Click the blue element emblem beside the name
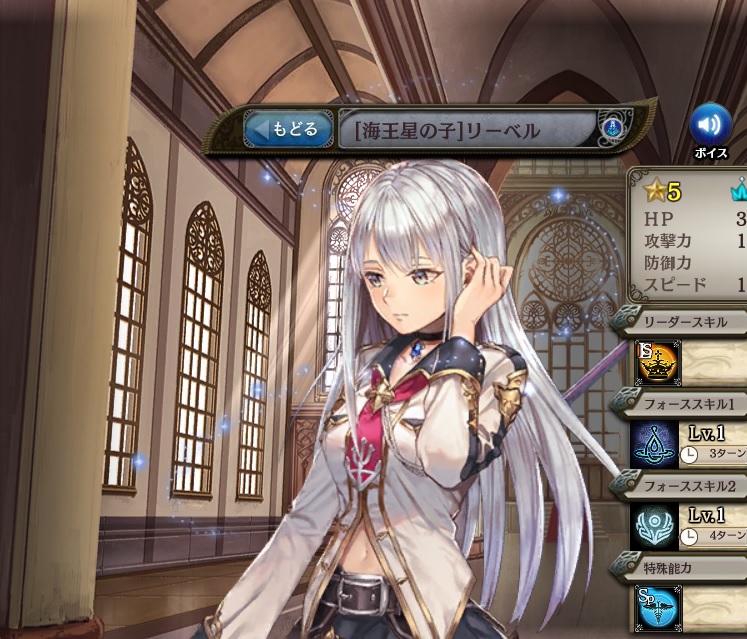This screenshot has height=639, width=747. pyautogui.click(x=612, y=129)
